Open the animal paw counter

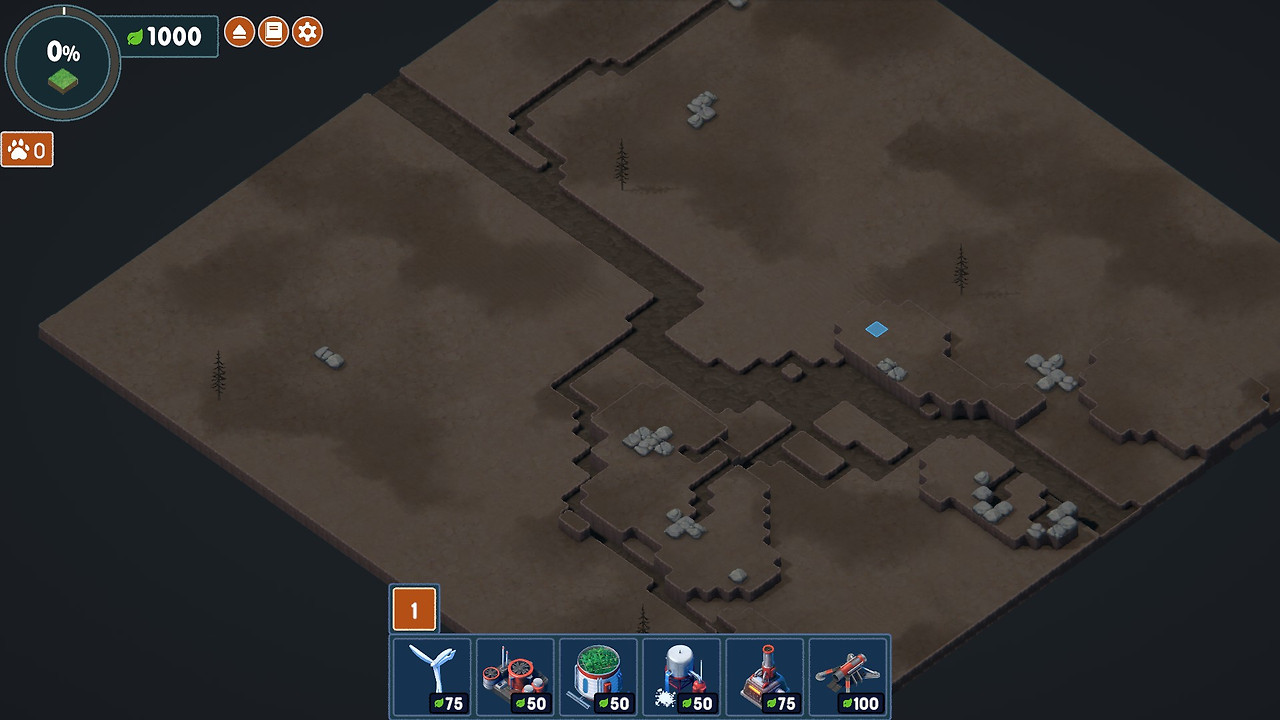pyautogui.click(x=27, y=150)
